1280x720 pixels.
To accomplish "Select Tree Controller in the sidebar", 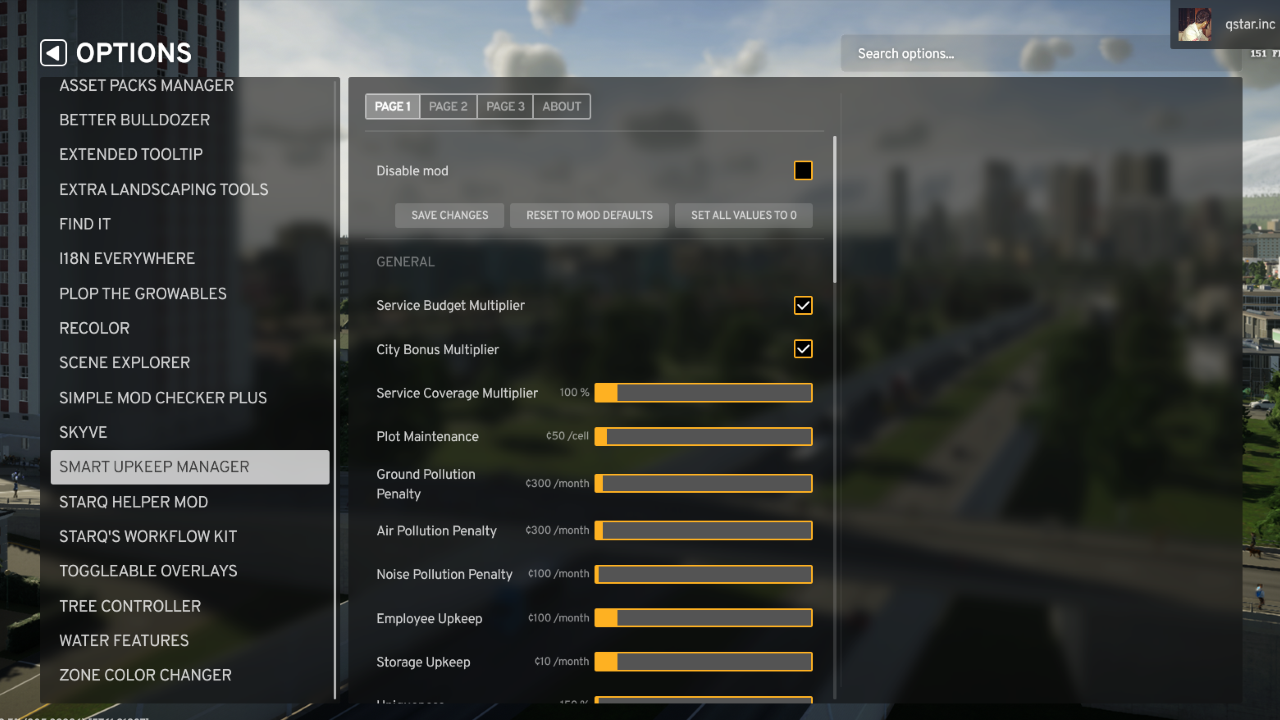I will pos(129,606).
